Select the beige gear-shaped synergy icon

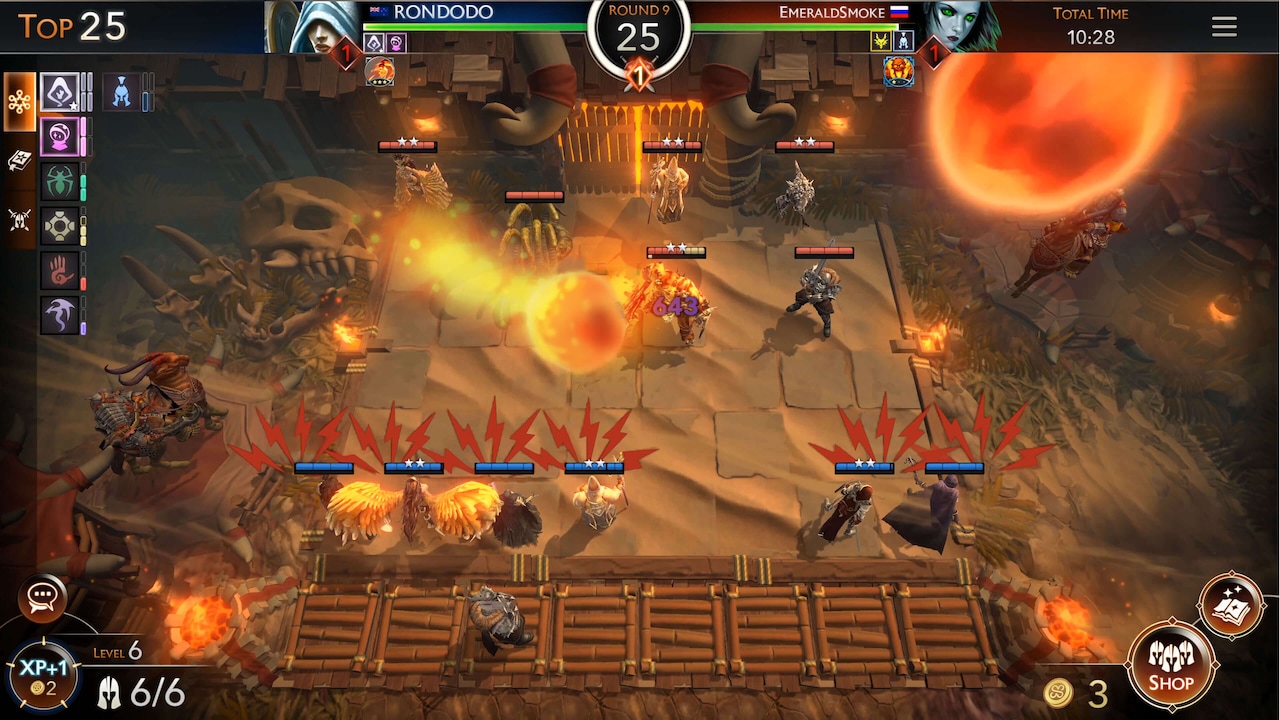tap(60, 224)
